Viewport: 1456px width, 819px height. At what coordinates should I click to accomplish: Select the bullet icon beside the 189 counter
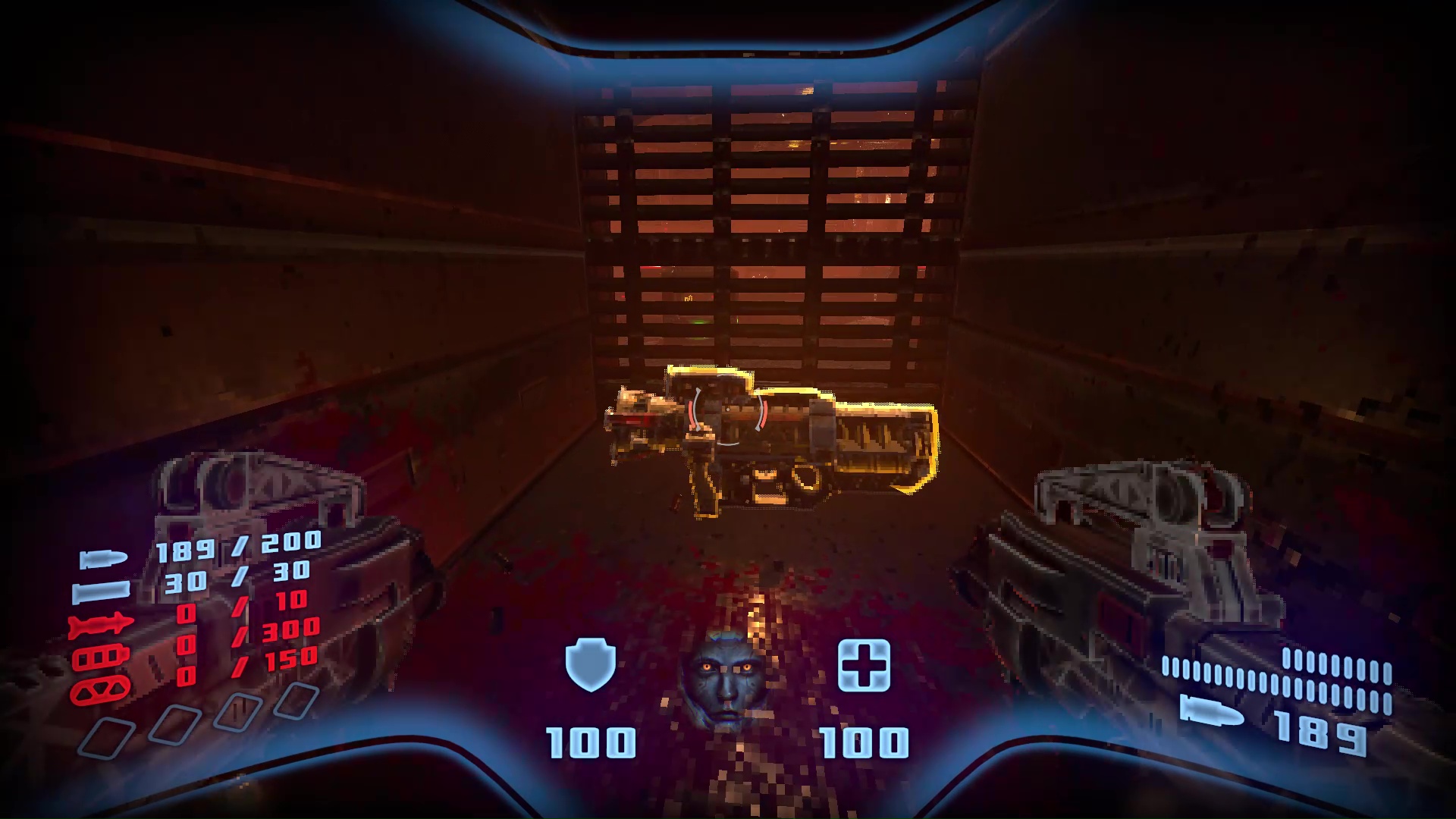point(1212,713)
